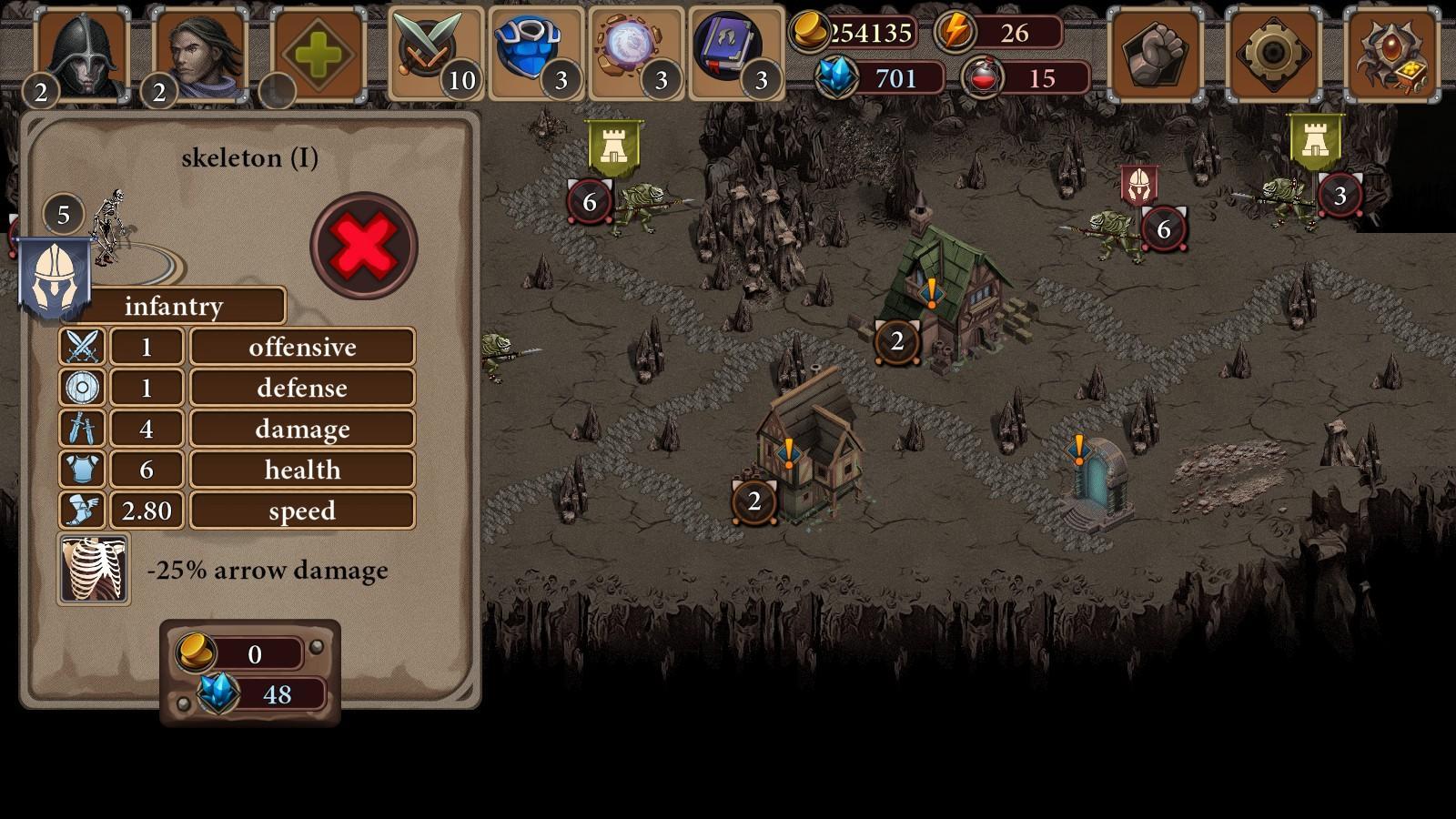
Task: Click the infantry type label
Action: pos(175,306)
